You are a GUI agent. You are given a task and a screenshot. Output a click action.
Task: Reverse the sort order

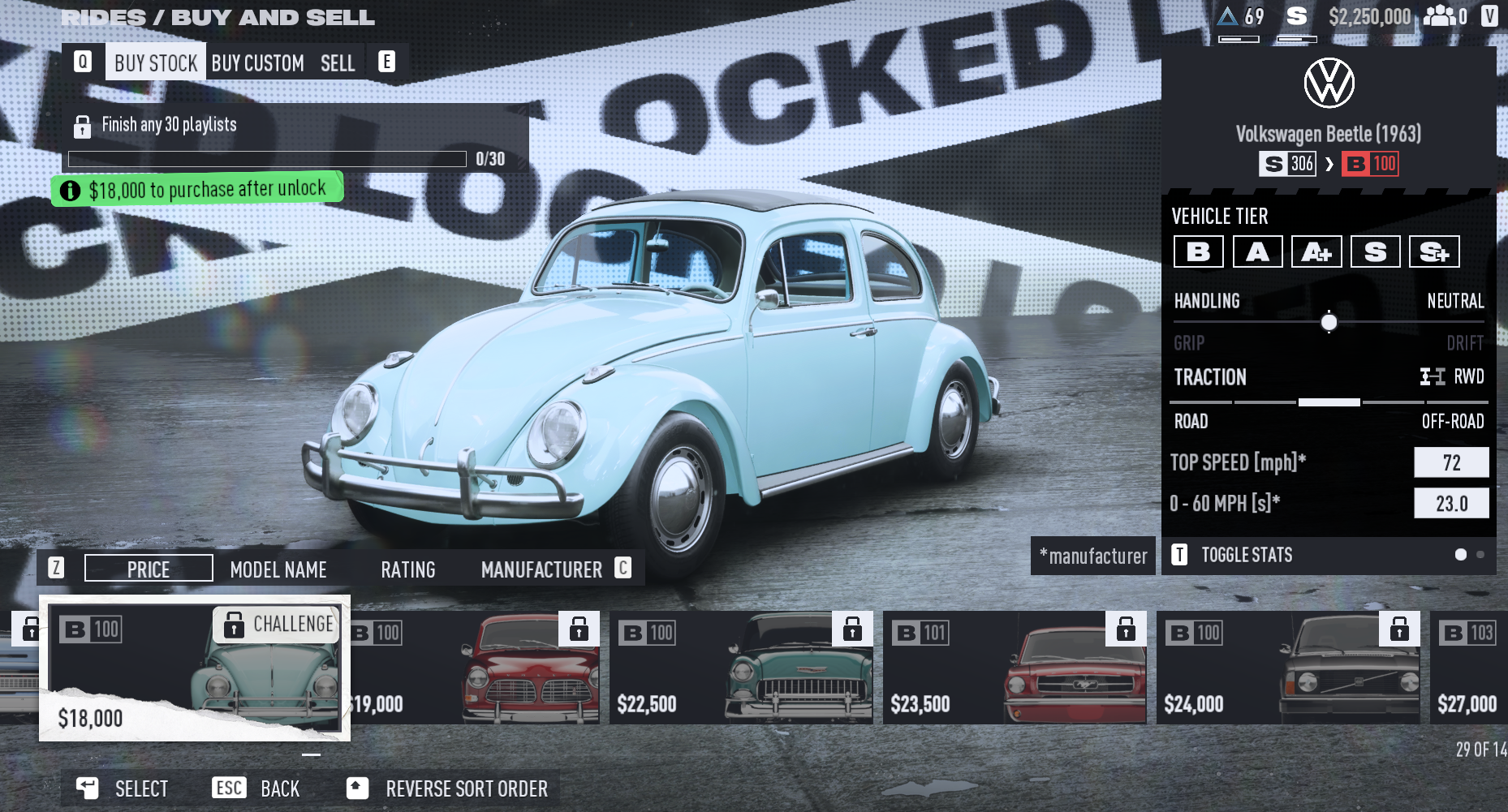(x=466, y=788)
